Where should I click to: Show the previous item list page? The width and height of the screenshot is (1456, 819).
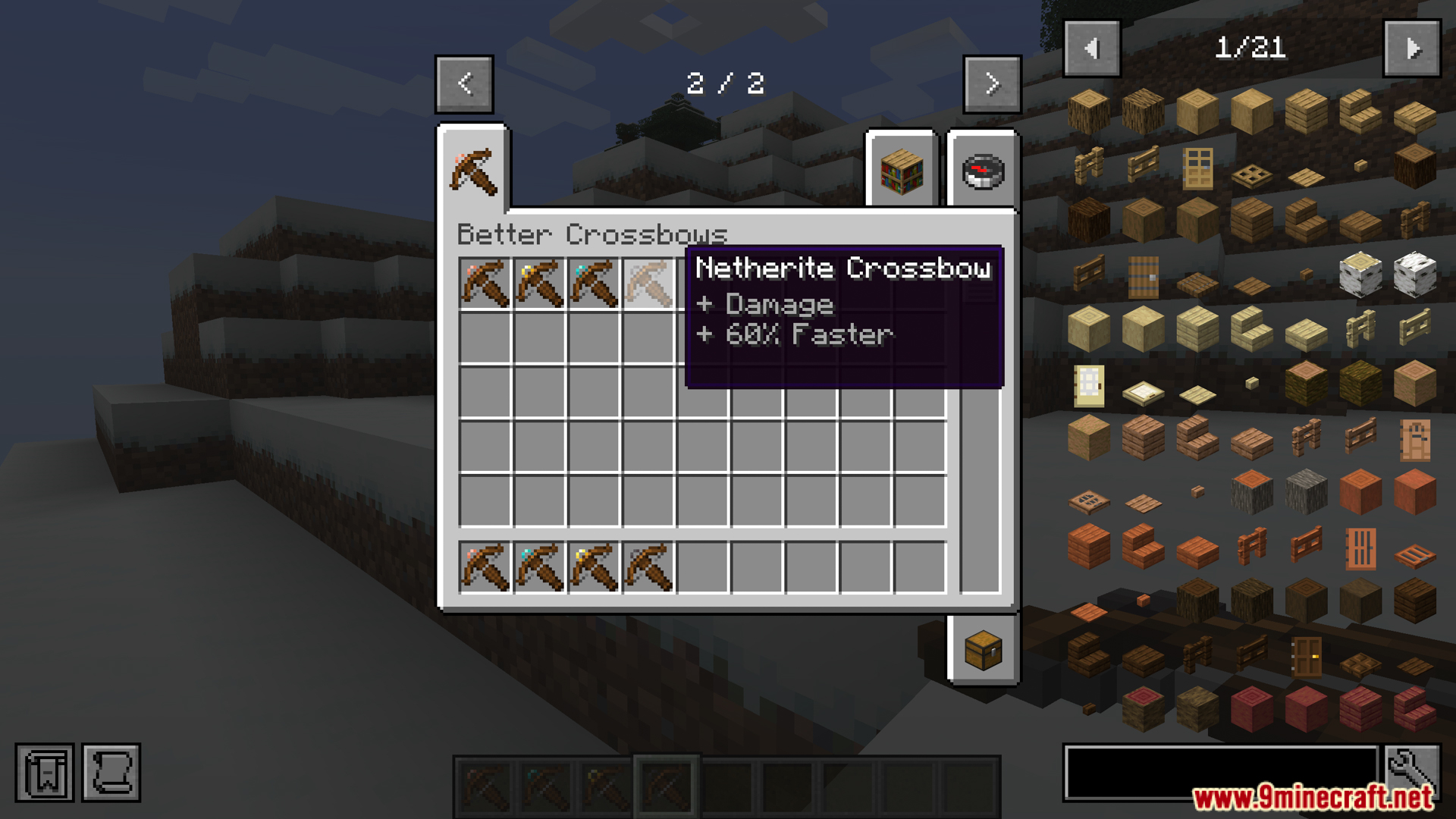(1092, 49)
